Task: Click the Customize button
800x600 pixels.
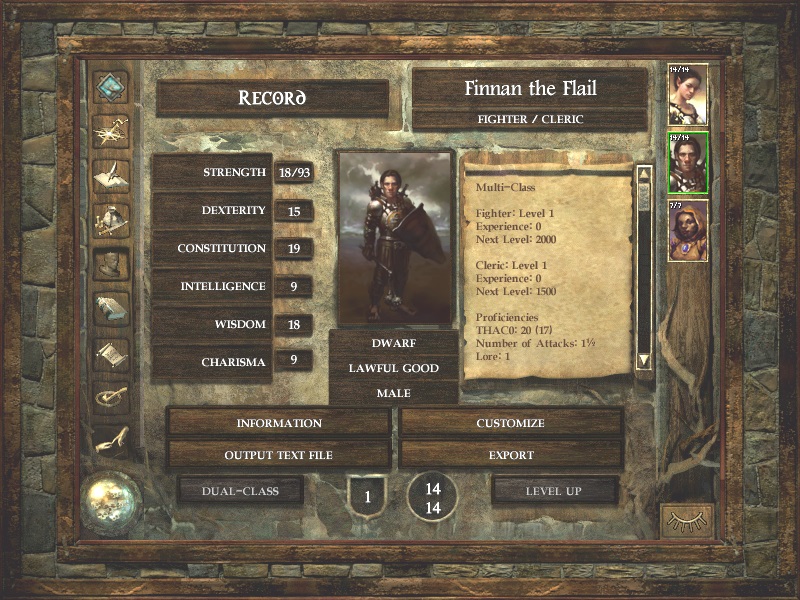Action: point(510,423)
